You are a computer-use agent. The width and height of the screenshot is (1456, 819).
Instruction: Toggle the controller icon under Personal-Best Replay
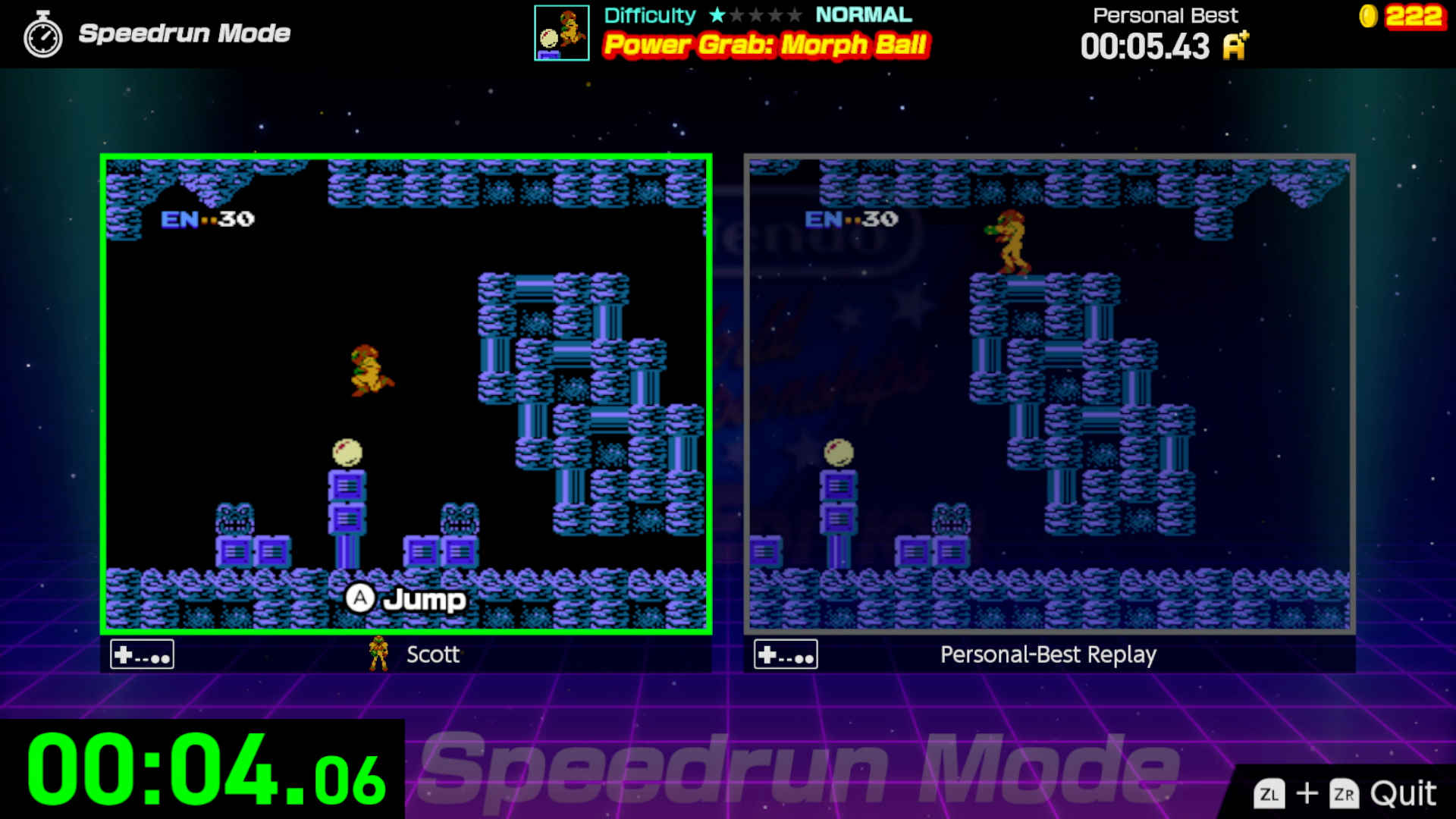pos(785,653)
